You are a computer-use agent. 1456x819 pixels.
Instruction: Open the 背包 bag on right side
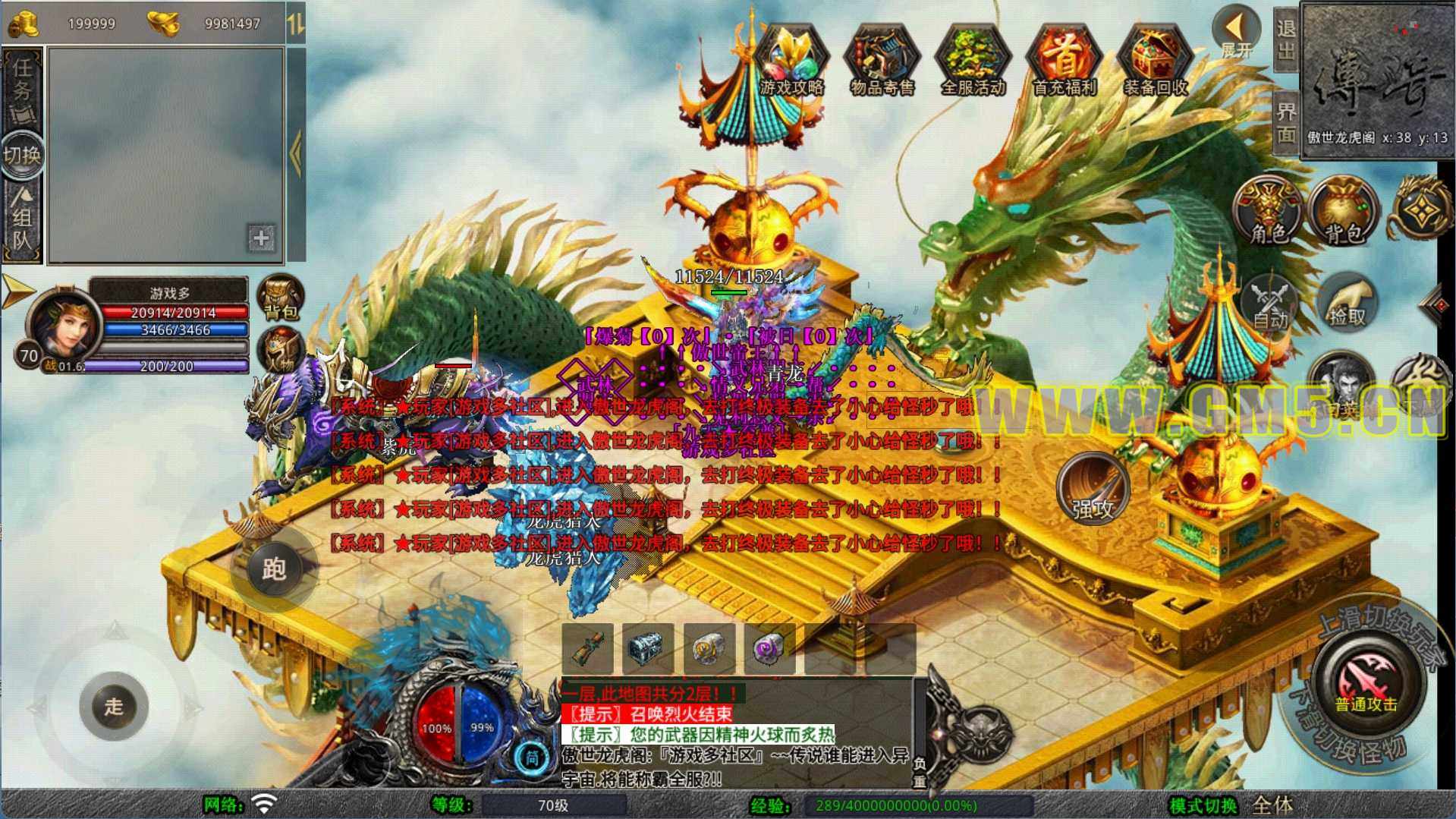pyautogui.click(x=1344, y=212)
